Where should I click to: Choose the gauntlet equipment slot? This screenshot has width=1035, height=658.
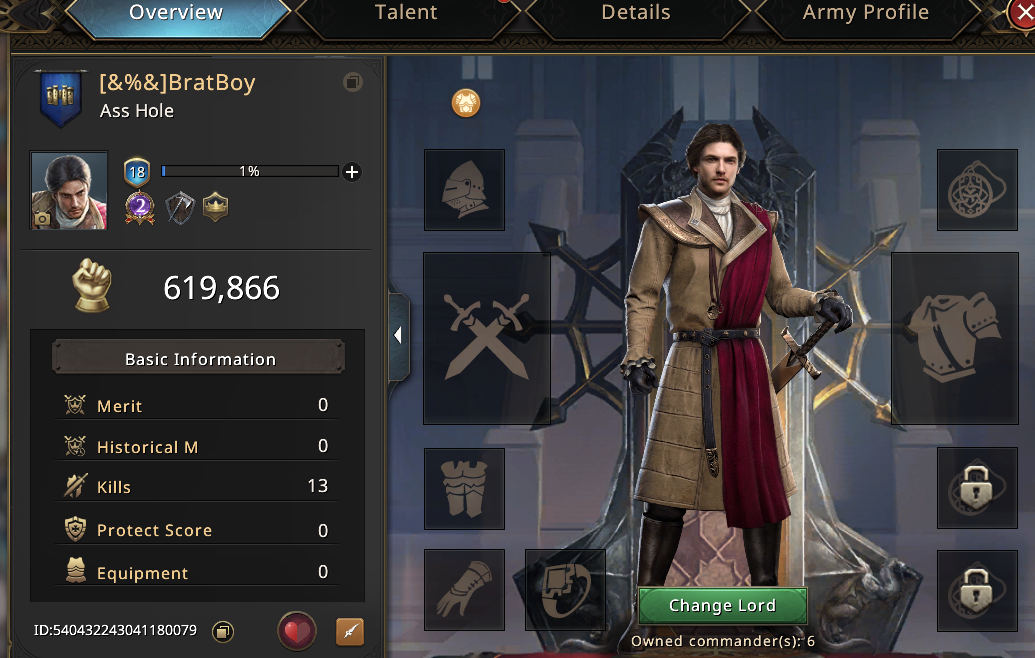click(464, 589)
